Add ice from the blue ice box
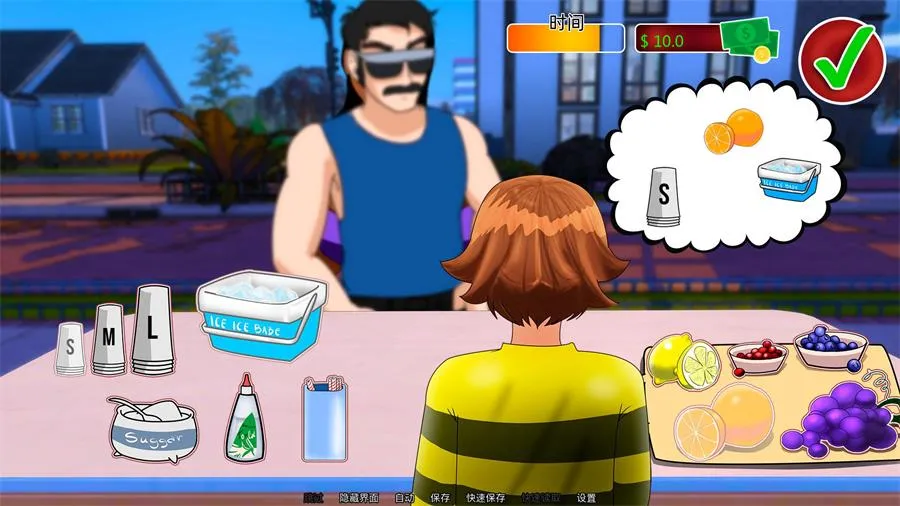Screen dimensions: 900x506 (x=261, y=313)
